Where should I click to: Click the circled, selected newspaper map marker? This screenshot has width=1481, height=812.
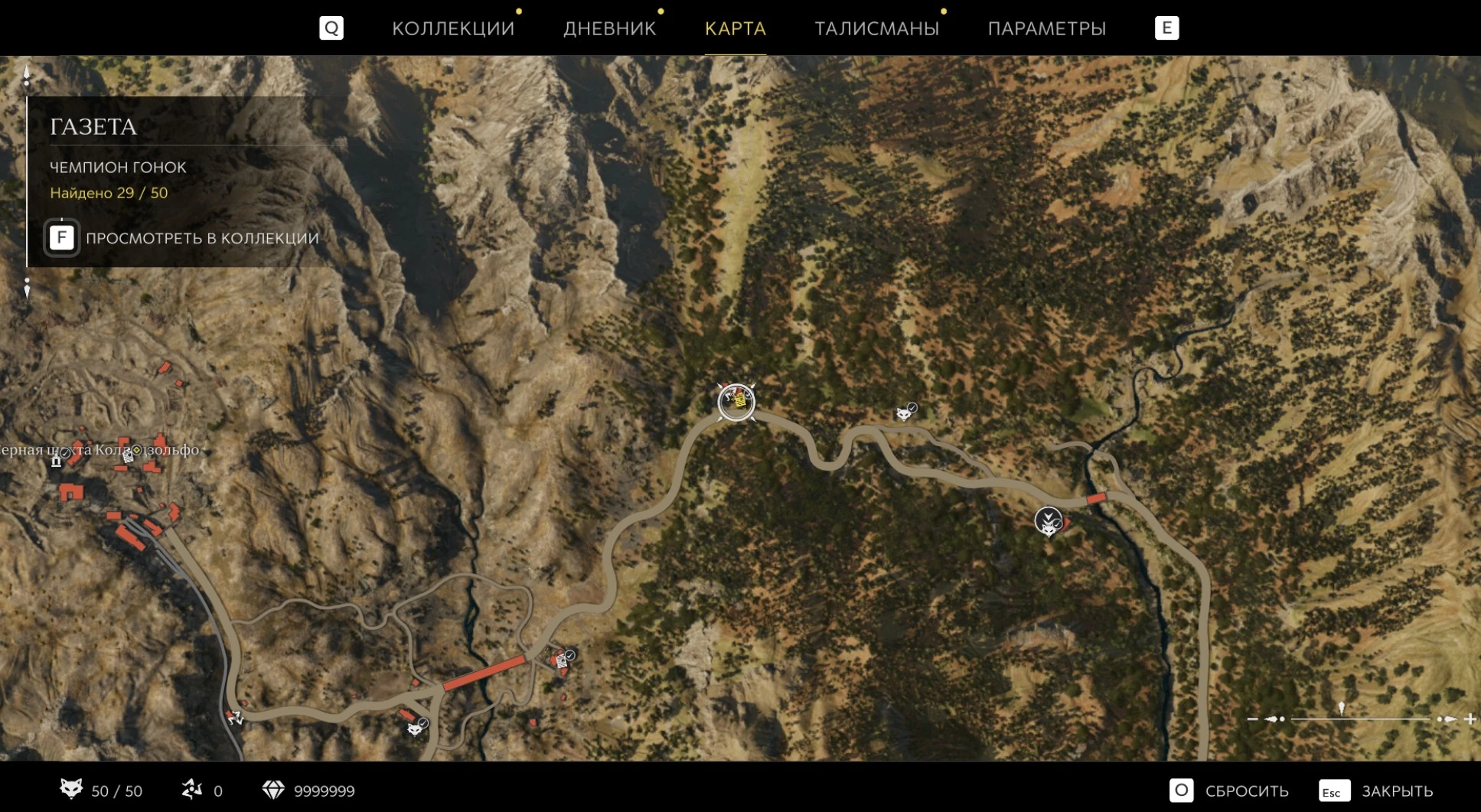(x=736, y=402)
